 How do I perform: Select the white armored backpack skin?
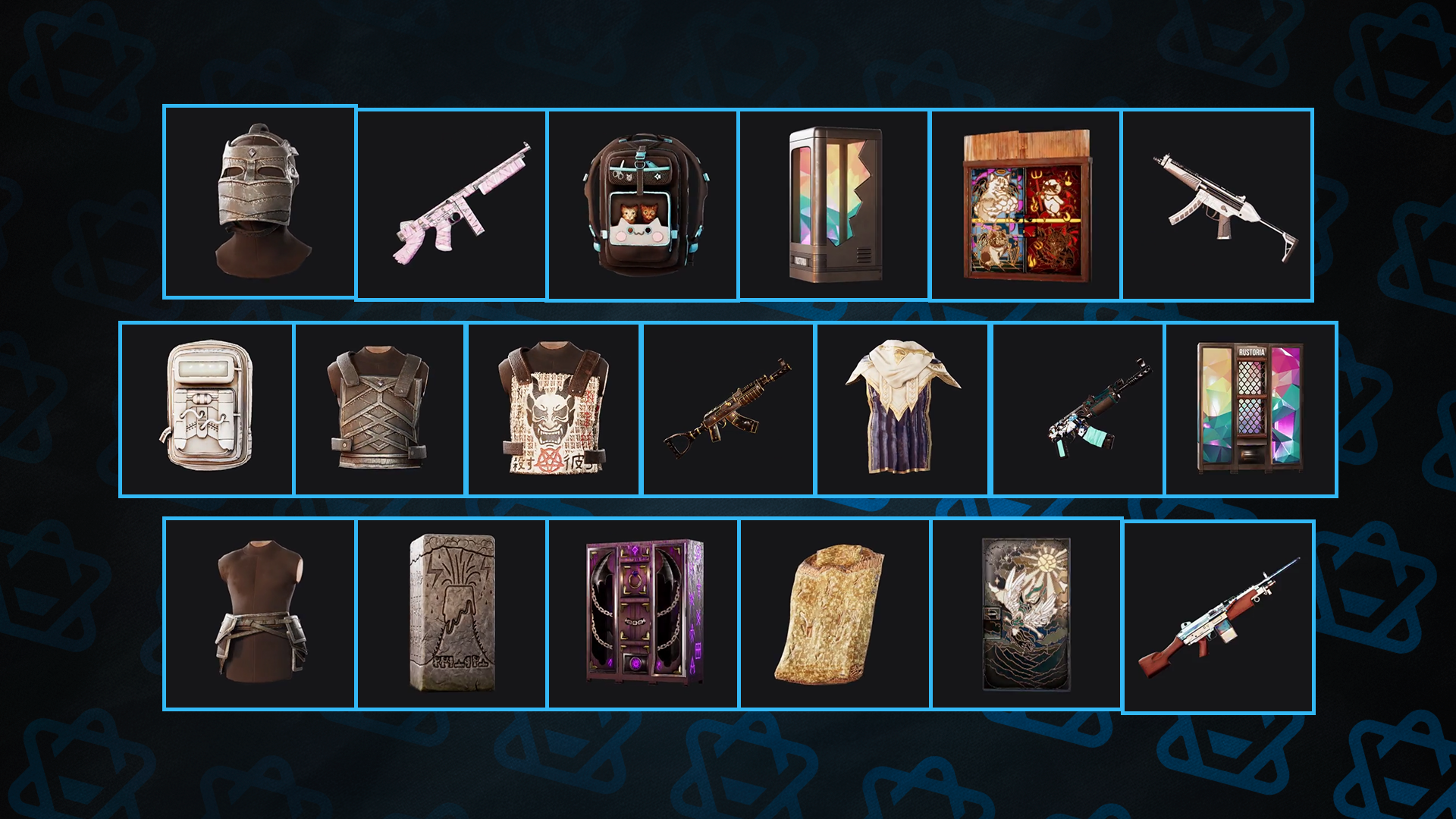[207, 409]
